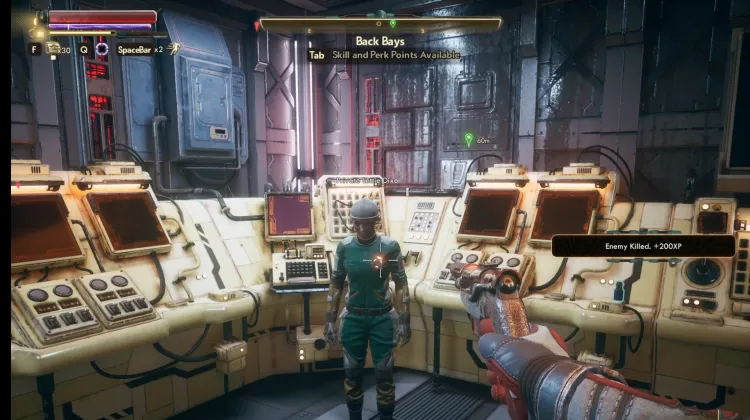Click the dodge running figure icon
The height and width of the screenshot is (420, 750).
[173, 48]
